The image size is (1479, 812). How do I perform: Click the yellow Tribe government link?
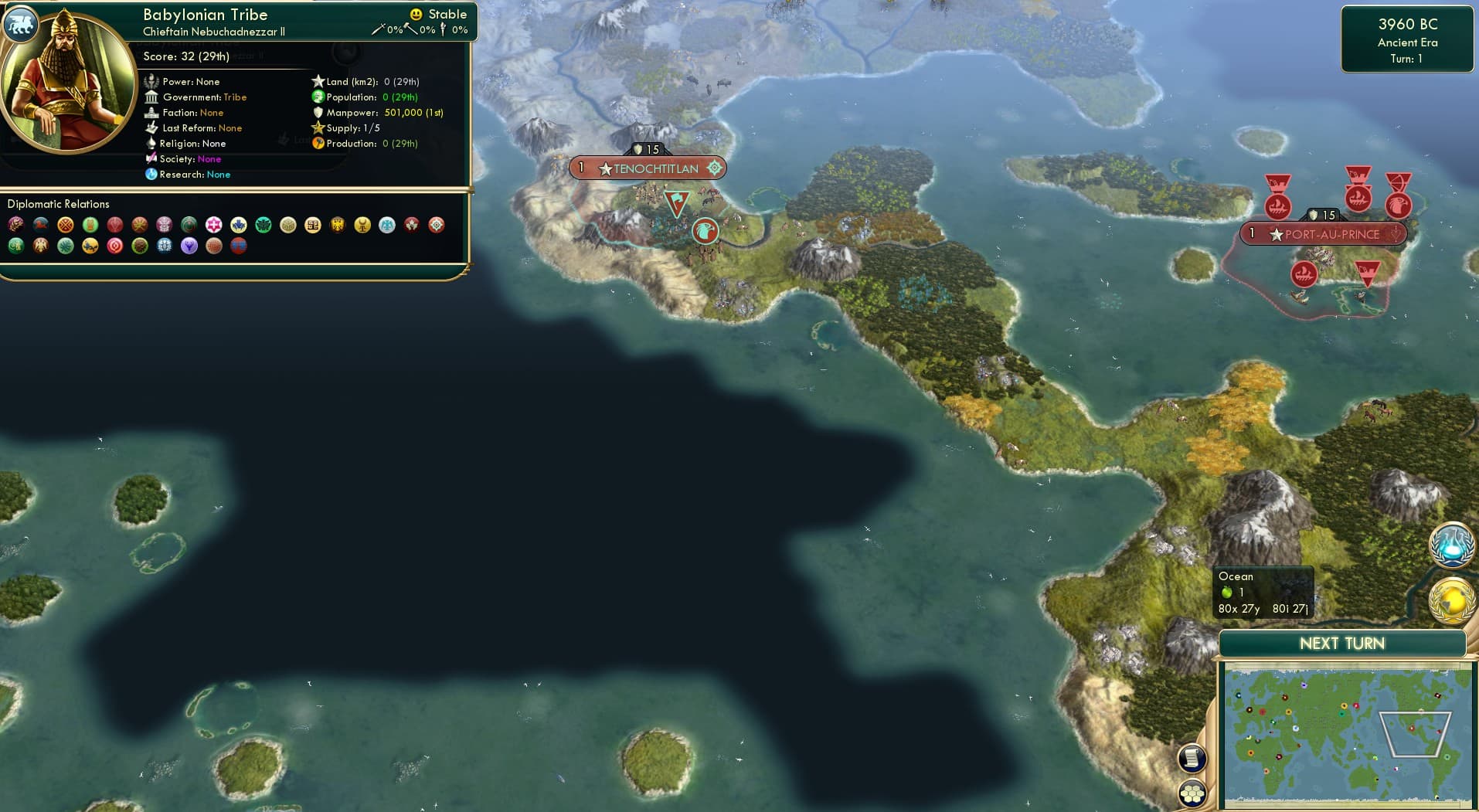click(235, 97)
